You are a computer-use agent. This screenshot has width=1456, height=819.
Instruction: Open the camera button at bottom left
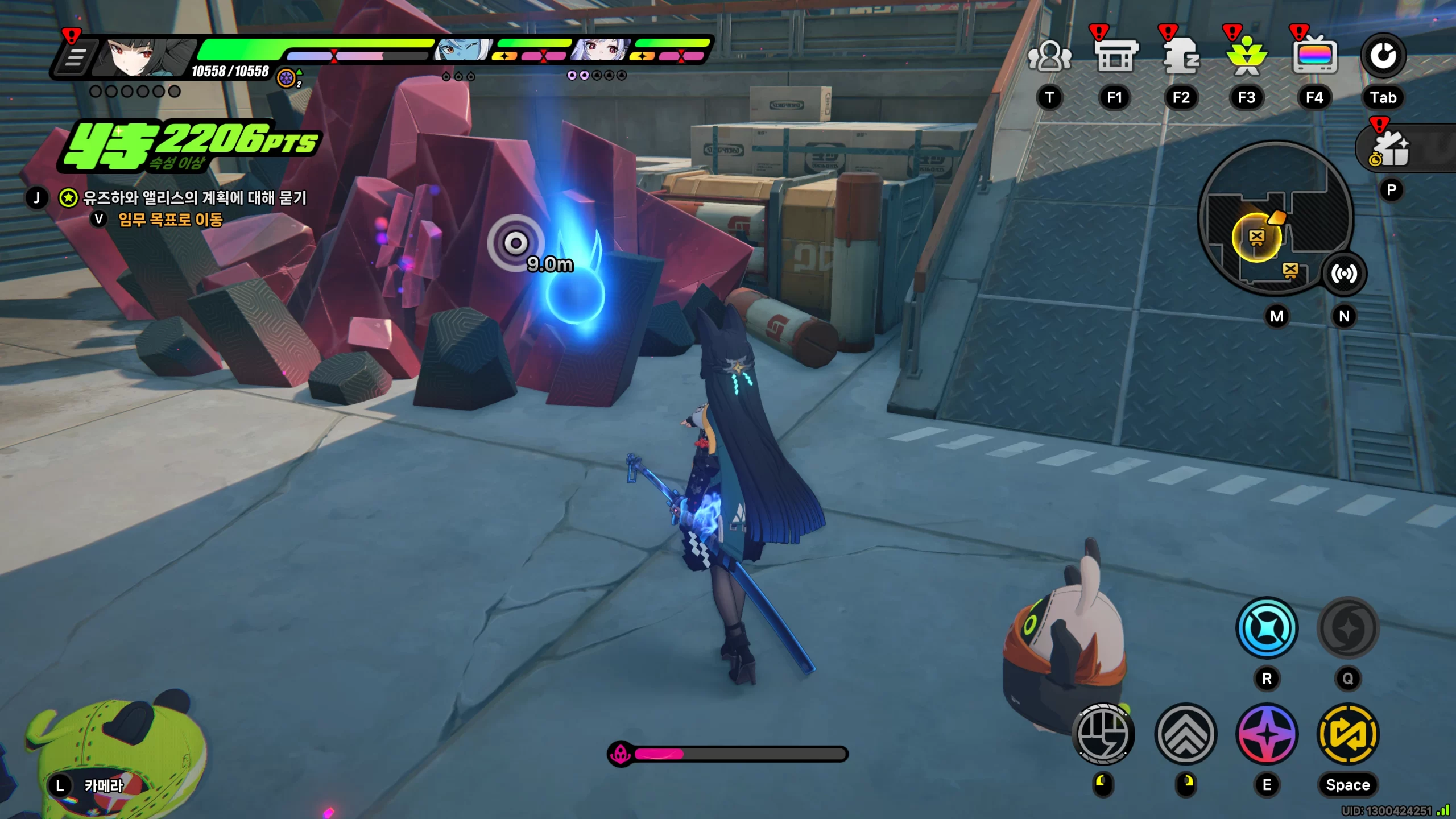104,786
